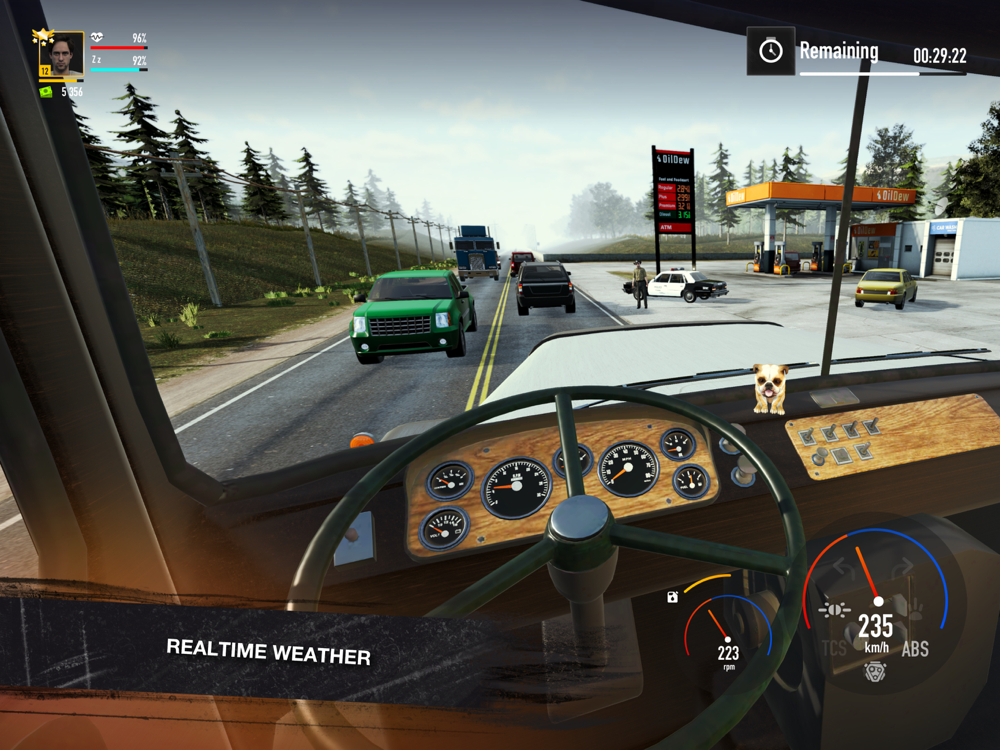Tap the engine icon below the speed
1000x750 pixels.
coord(875,672)
